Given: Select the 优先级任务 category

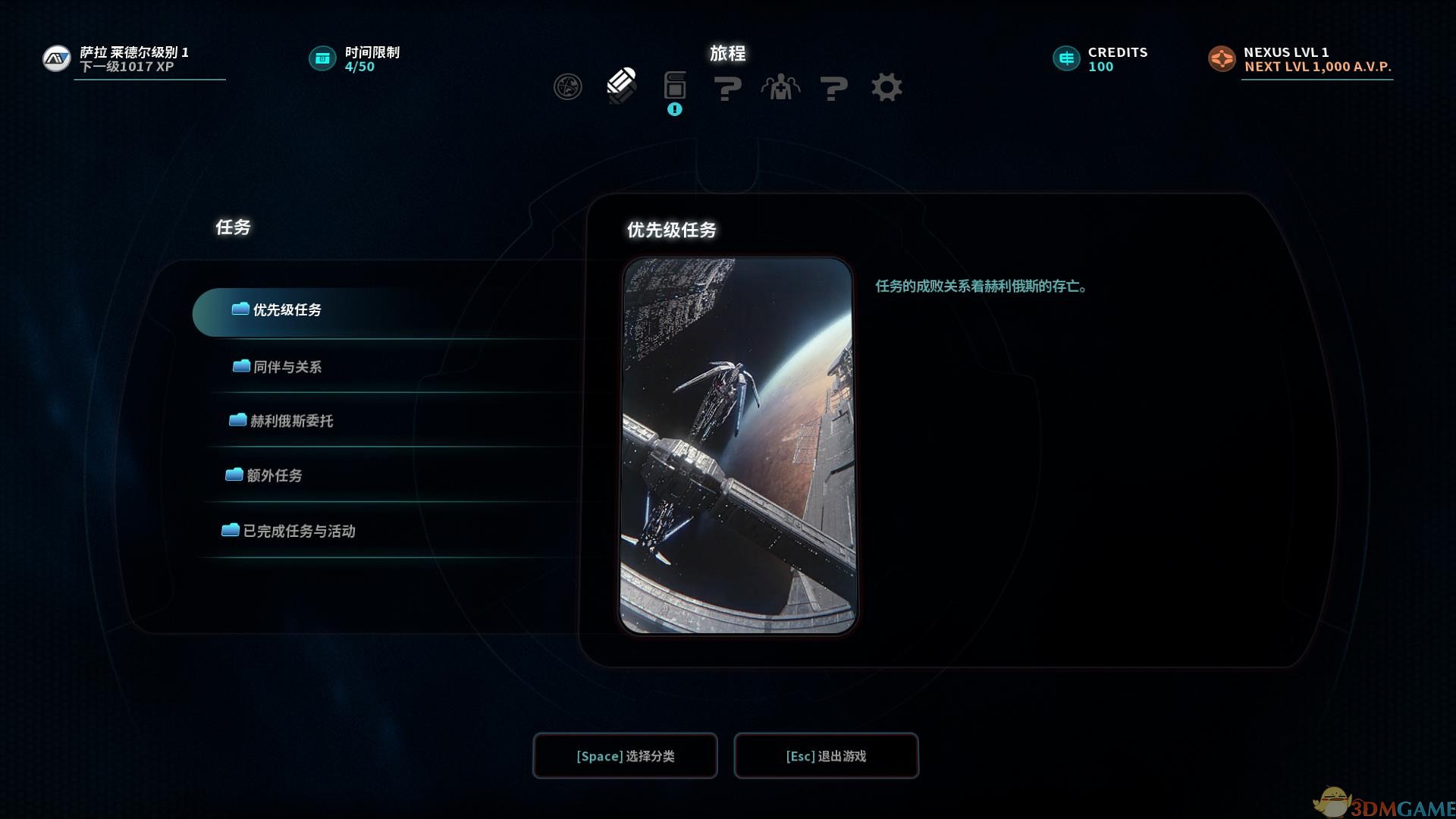Looking at the screenshot, I should (287, 310).
